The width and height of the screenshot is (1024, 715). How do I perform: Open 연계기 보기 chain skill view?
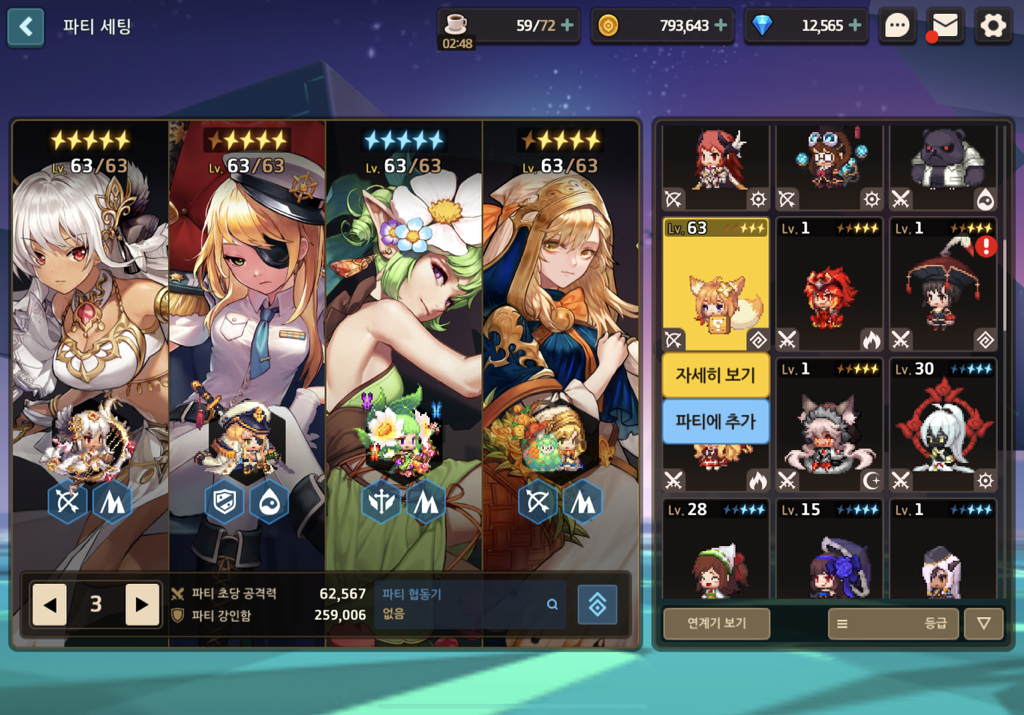716,623
